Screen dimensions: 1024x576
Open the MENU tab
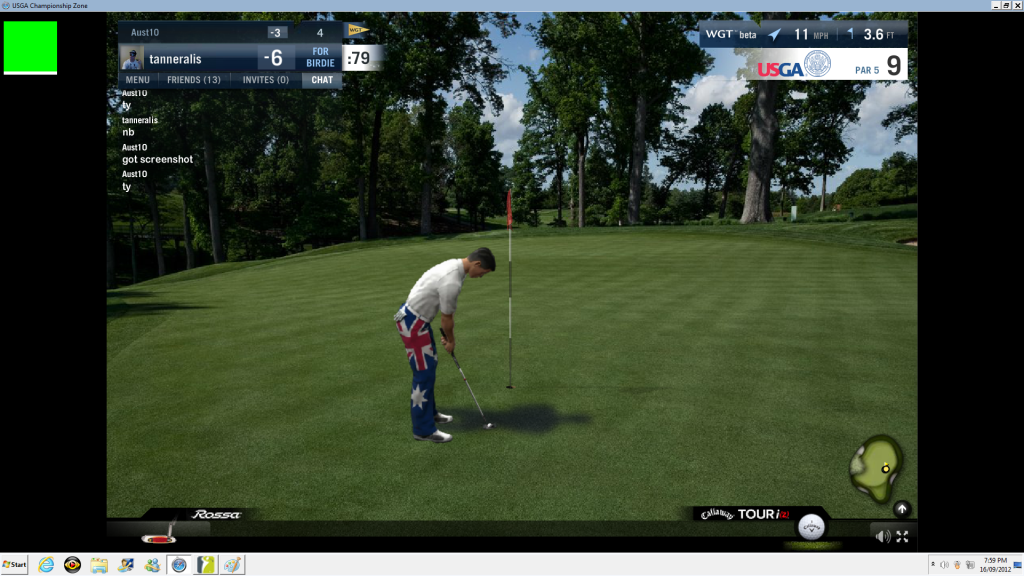[x=138, y=80]
